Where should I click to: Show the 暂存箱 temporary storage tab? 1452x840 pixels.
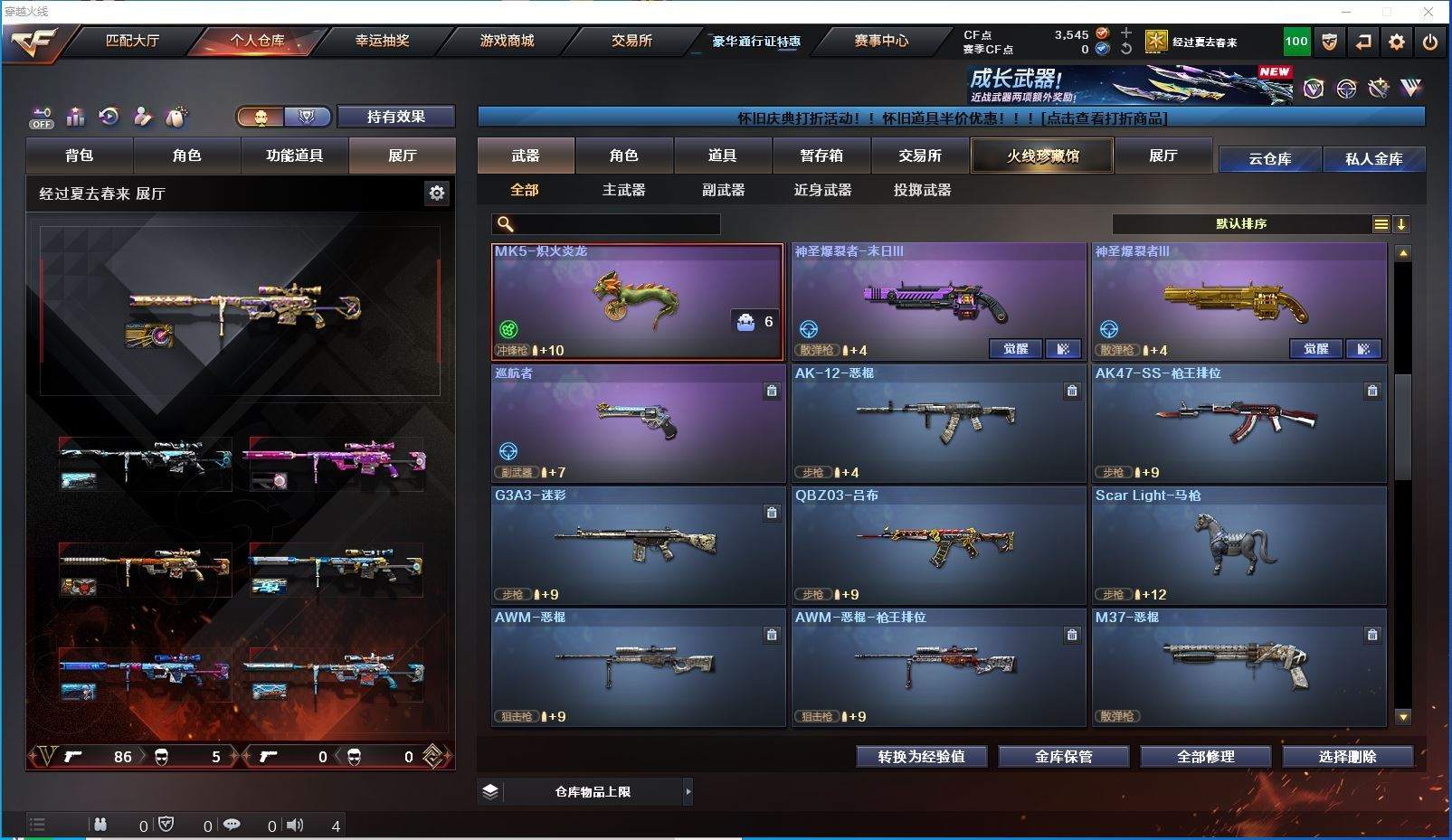coord(821,156)
